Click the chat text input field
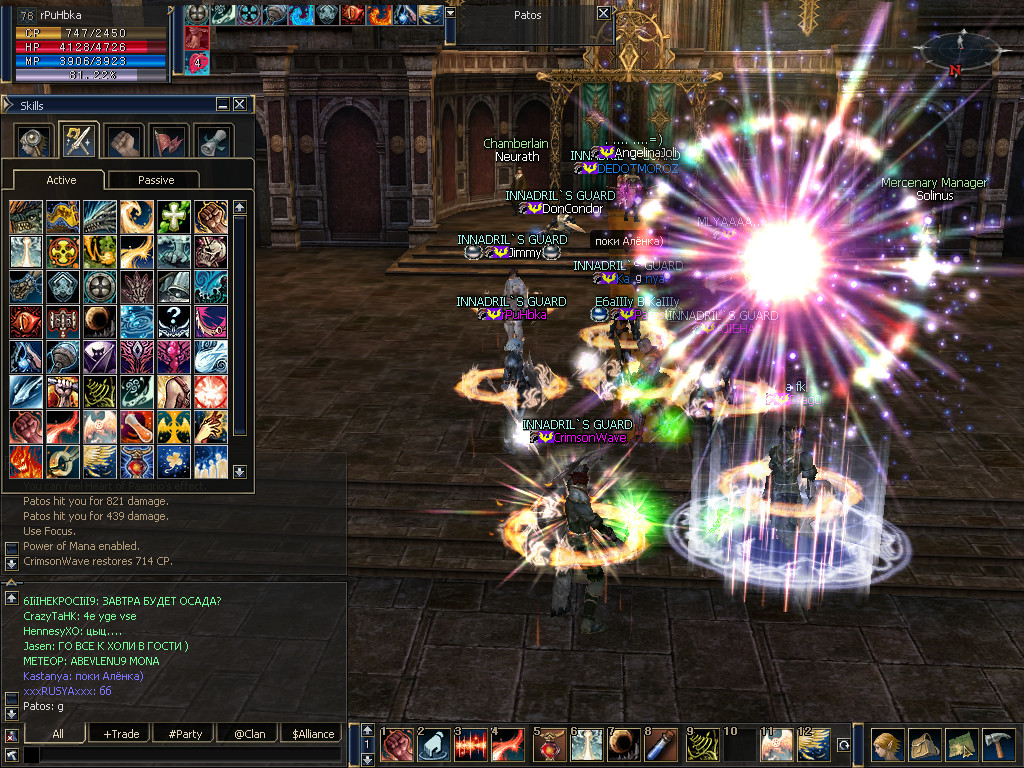The height and width of the screenshot is (768, 1024). pos(180,755)
